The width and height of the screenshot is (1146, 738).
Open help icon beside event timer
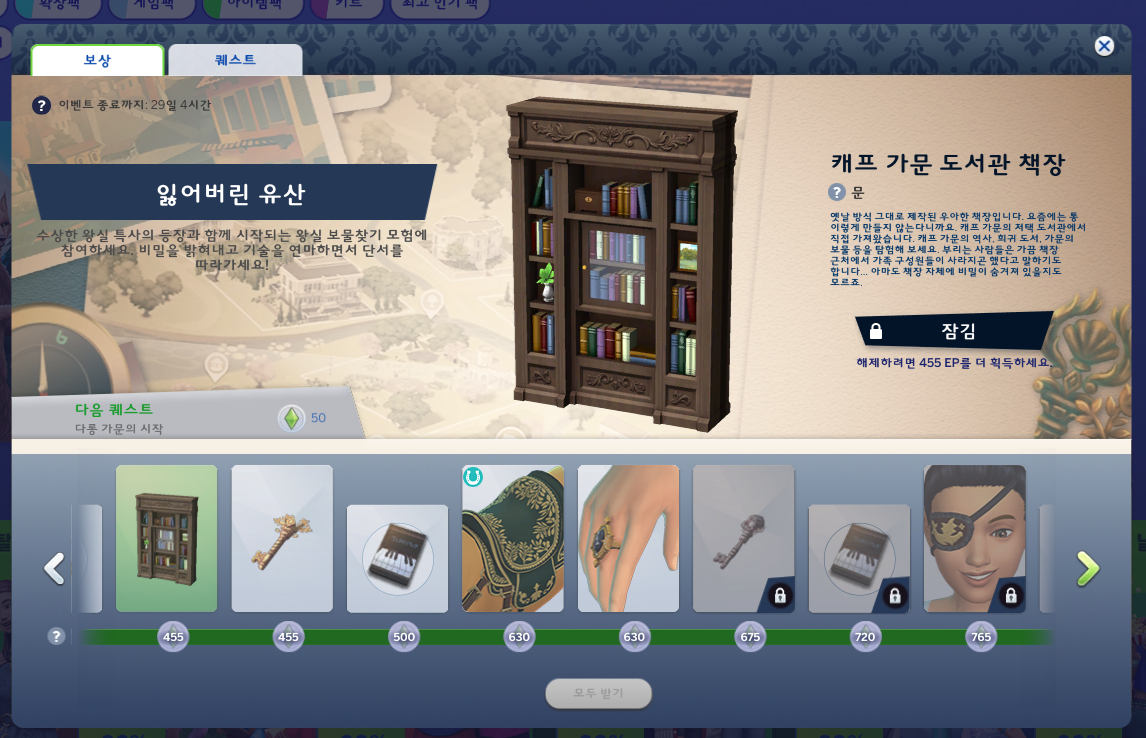click(42, 105)
